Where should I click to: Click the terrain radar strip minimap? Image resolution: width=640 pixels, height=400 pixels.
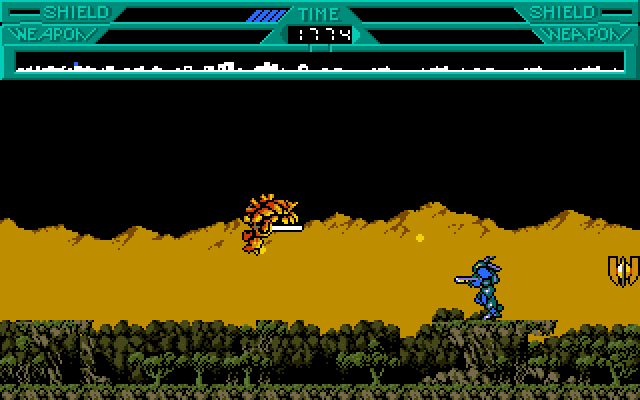[x=320, y=63]
